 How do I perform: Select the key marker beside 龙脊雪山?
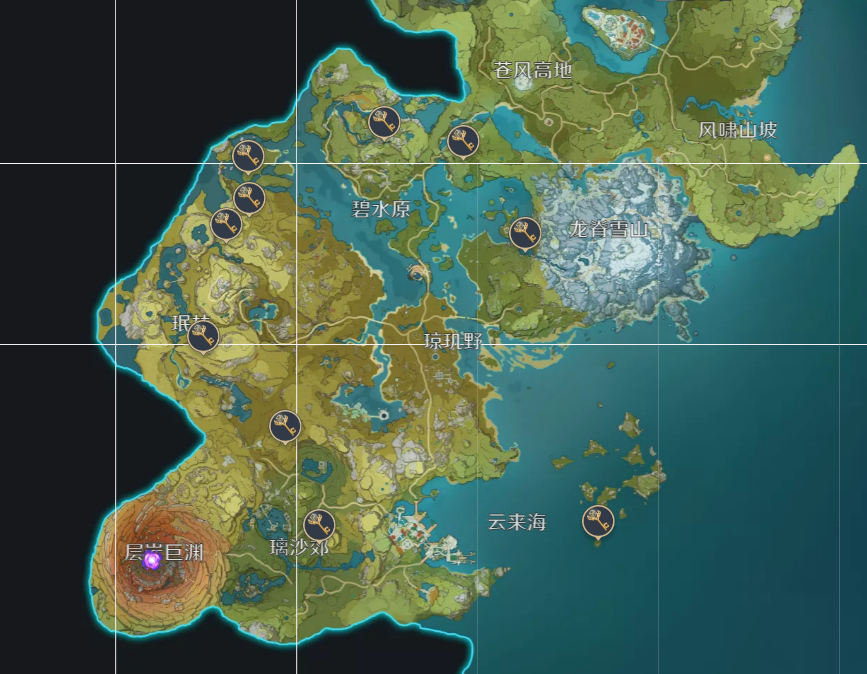[525, 233]
